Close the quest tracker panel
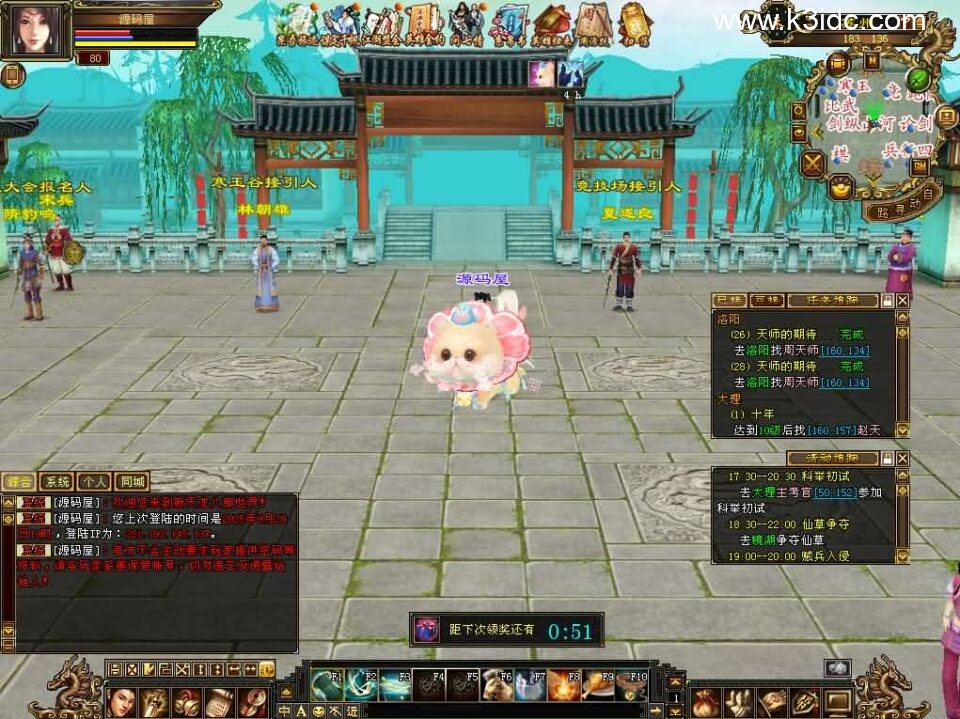 (902, 300)
